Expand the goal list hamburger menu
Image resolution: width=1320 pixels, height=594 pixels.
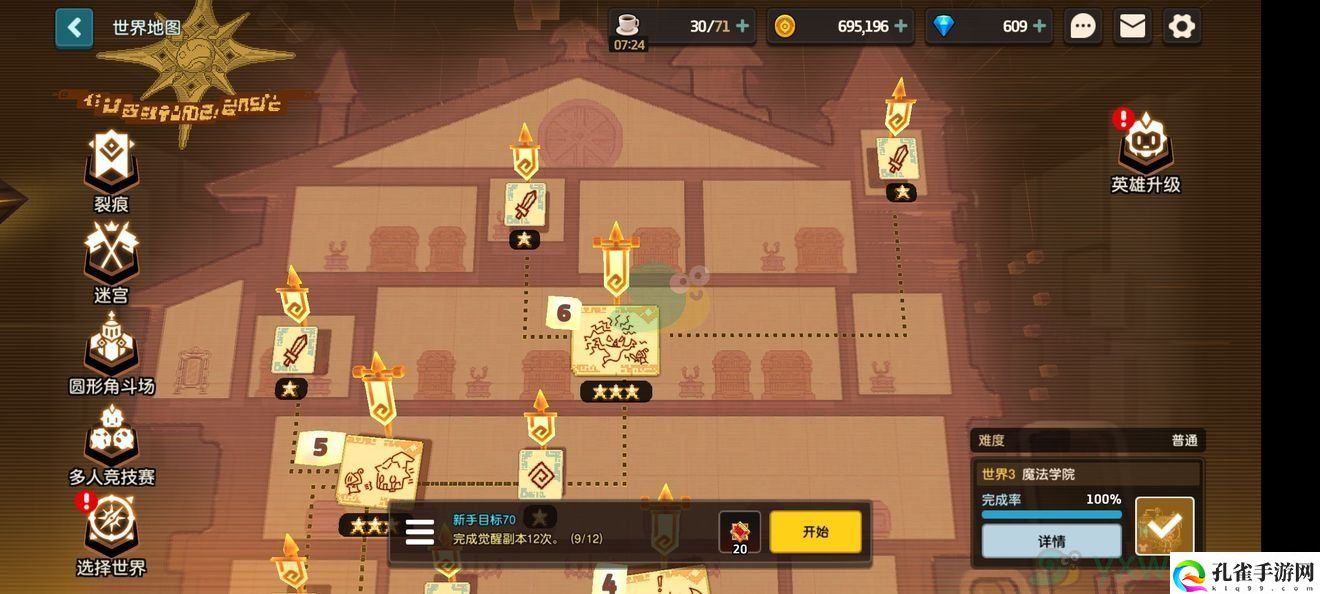(x=420, y=532)
